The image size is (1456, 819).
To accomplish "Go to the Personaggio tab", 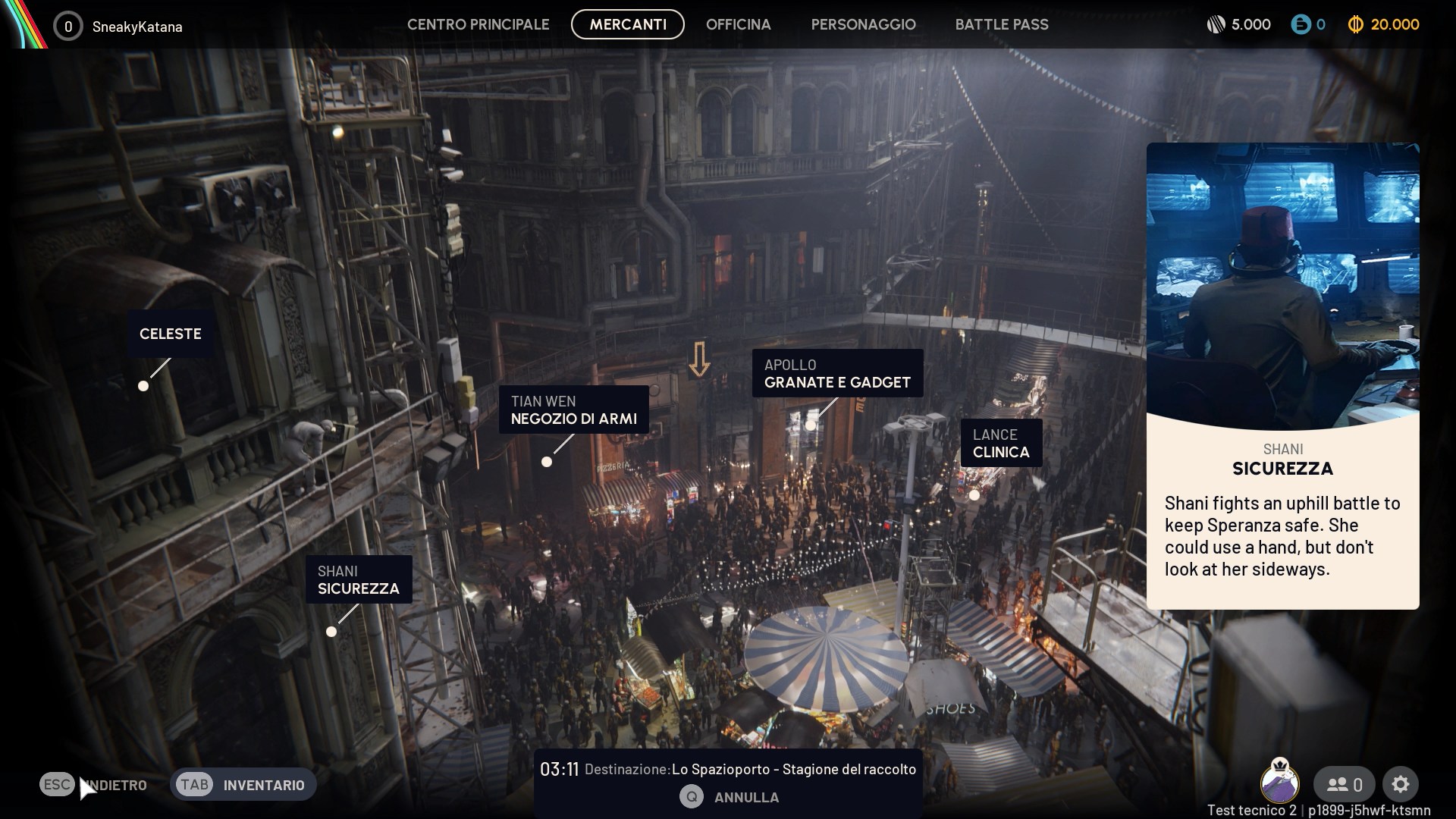I will point(863,24).
